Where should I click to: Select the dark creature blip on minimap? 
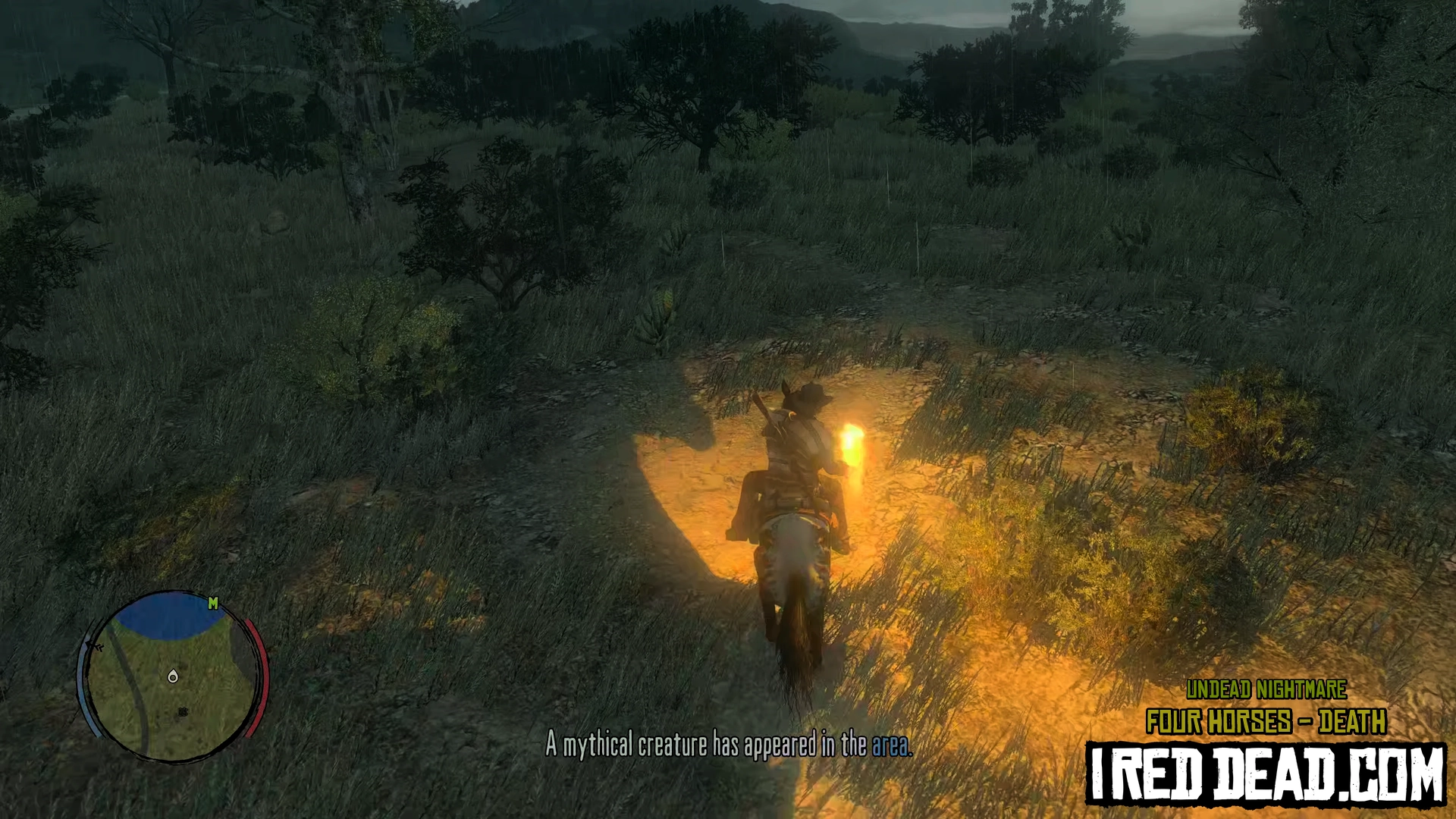[x=183, y=712]
